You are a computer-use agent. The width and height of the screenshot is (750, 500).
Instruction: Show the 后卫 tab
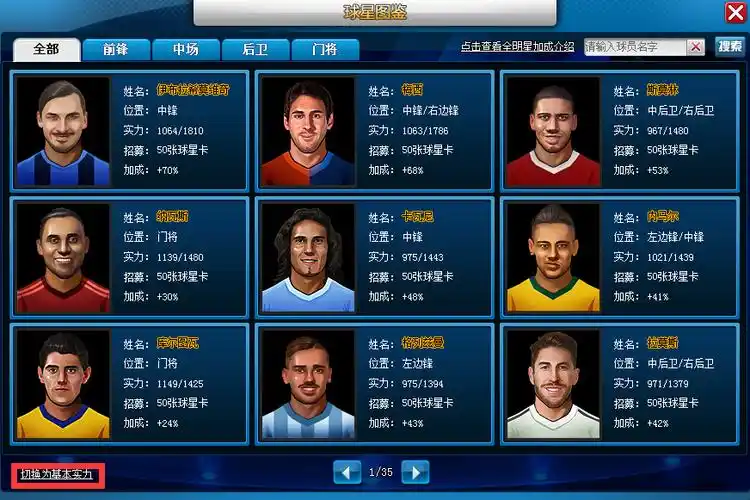coord(255,49)
